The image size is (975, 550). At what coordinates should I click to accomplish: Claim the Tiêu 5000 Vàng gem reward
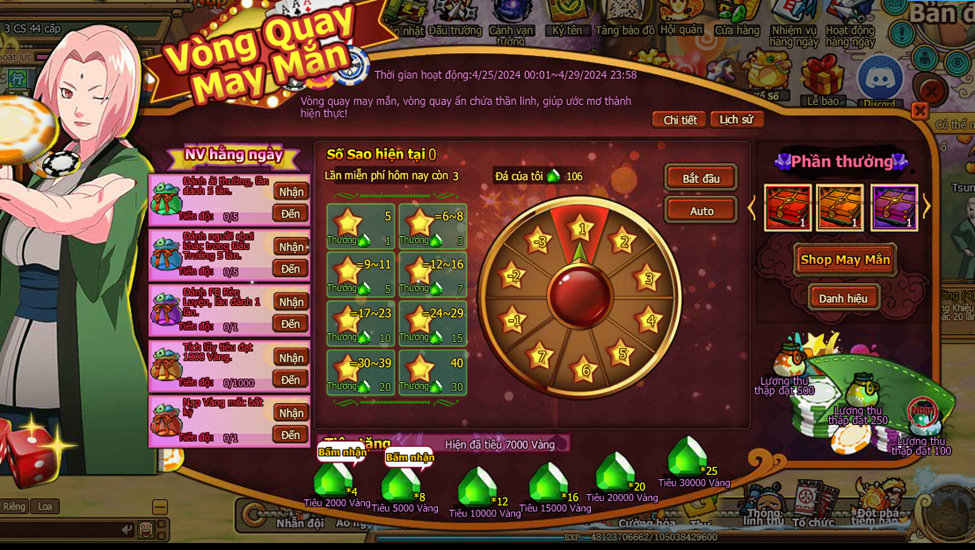point(408,459)
